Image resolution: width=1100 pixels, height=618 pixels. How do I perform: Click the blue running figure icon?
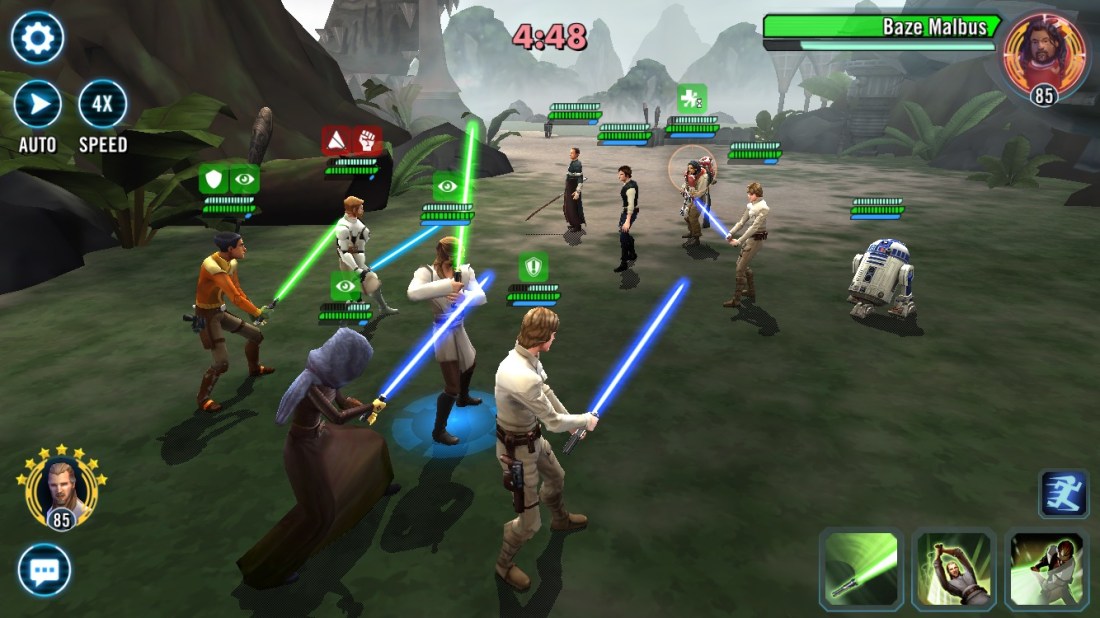point(1063,494)
